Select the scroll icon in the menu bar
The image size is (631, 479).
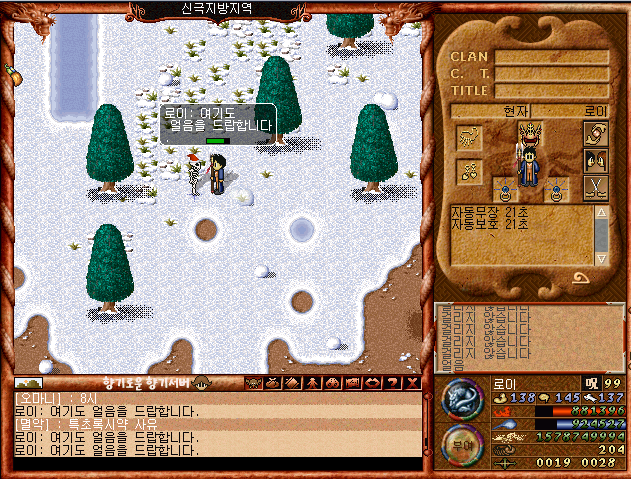click(x=291, y=382)
